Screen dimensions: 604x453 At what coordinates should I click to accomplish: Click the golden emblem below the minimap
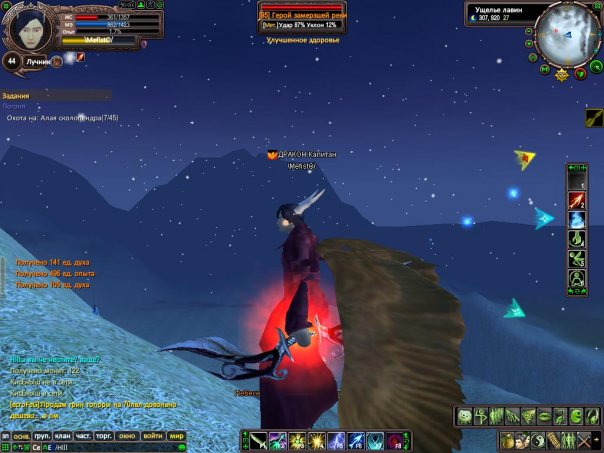point(563,75)
